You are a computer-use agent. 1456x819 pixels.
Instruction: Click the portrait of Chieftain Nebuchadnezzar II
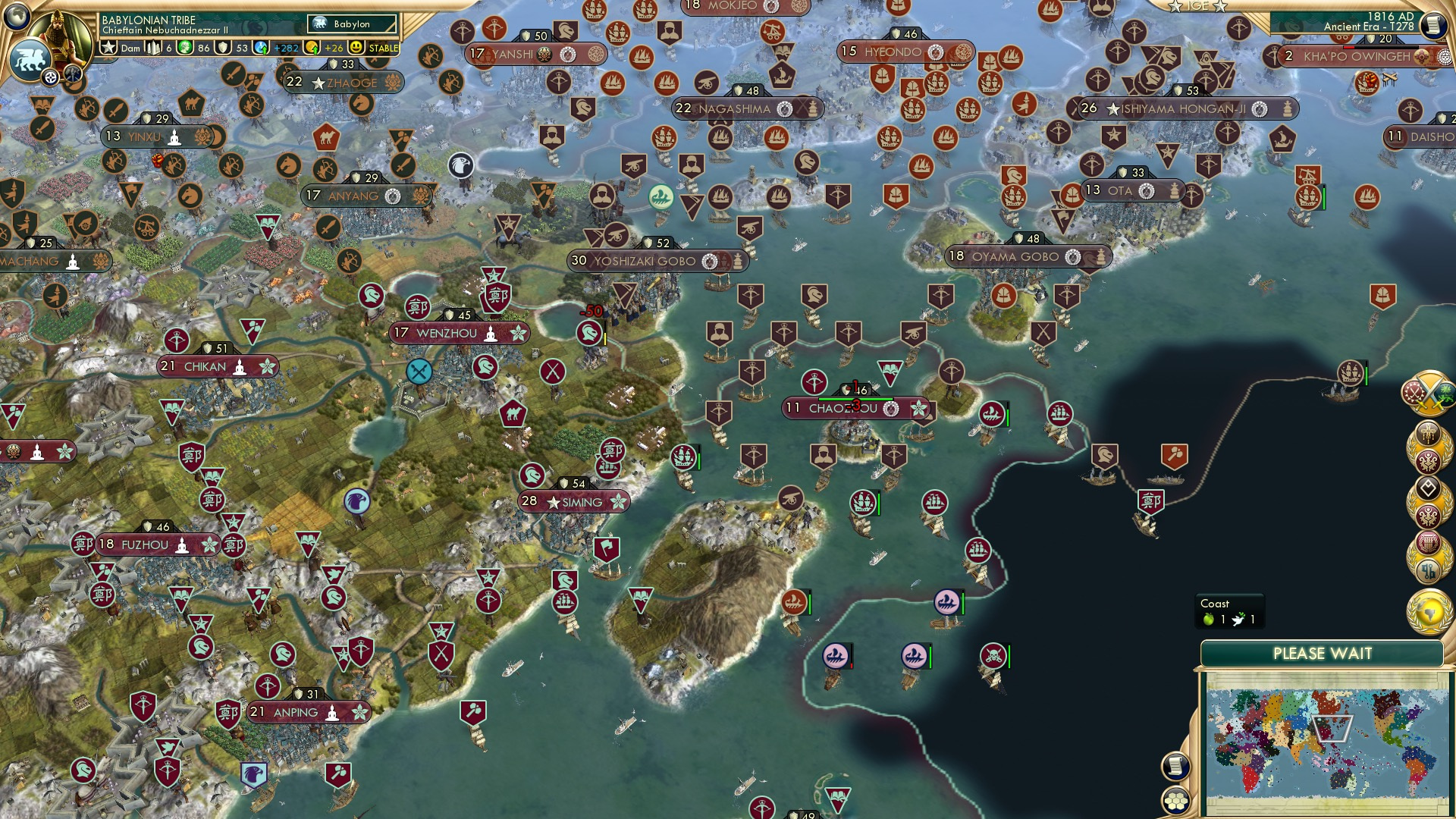[58, 33]
